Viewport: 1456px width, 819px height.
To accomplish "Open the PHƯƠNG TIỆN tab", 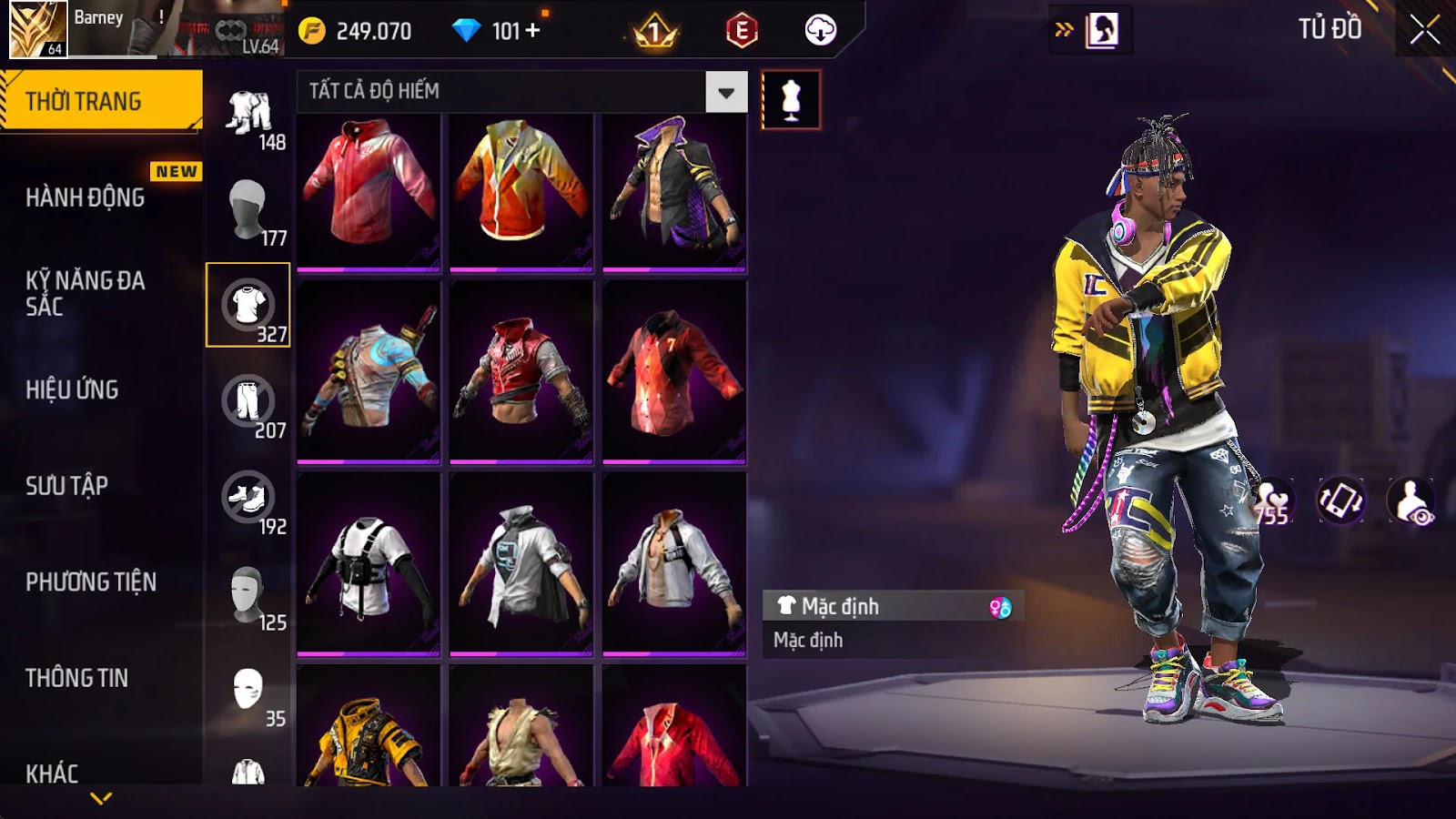I will 91,582.
